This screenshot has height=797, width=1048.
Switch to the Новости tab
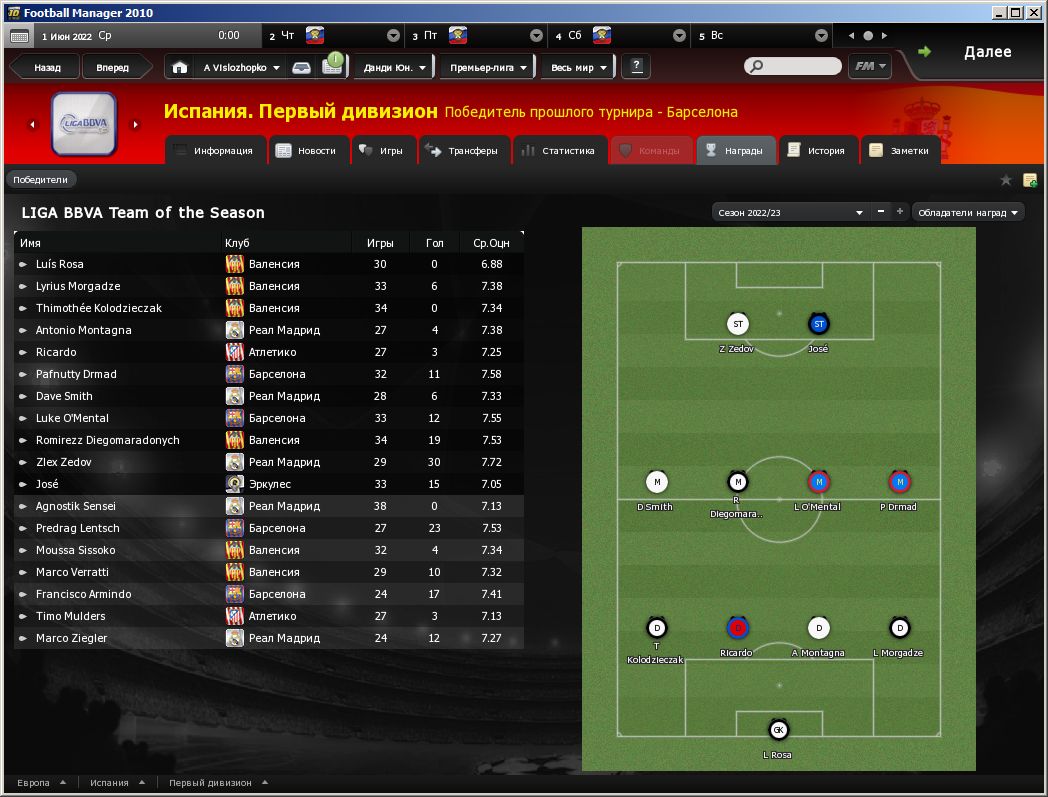click(x=308, y=151)
